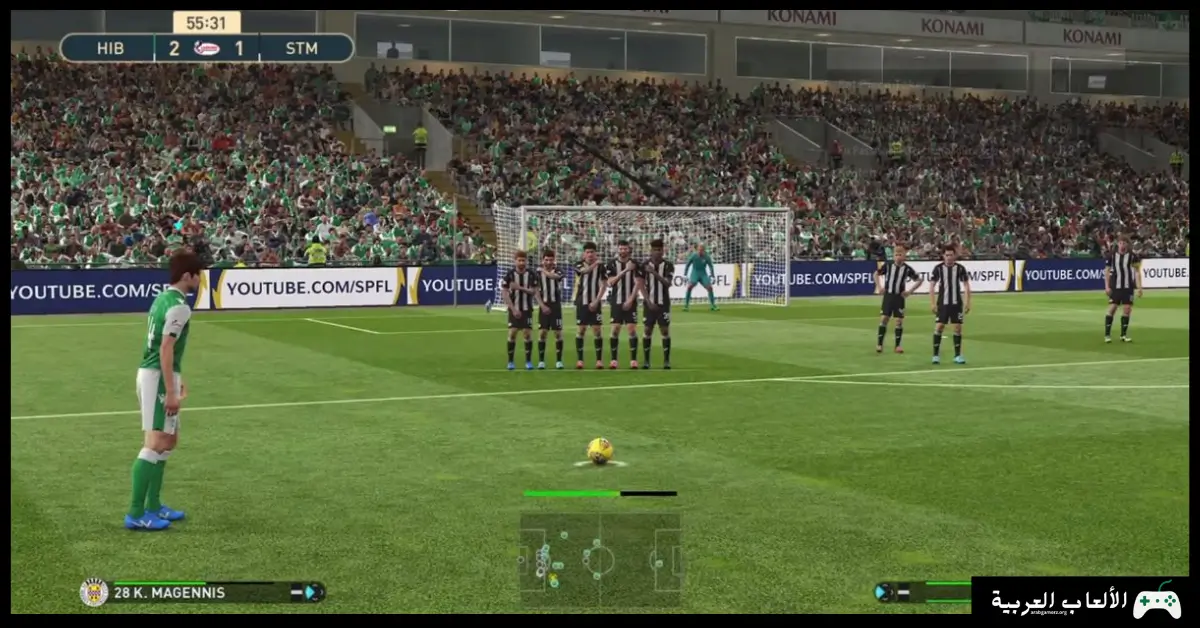Click the club crest beside K. Magennis

94,592
